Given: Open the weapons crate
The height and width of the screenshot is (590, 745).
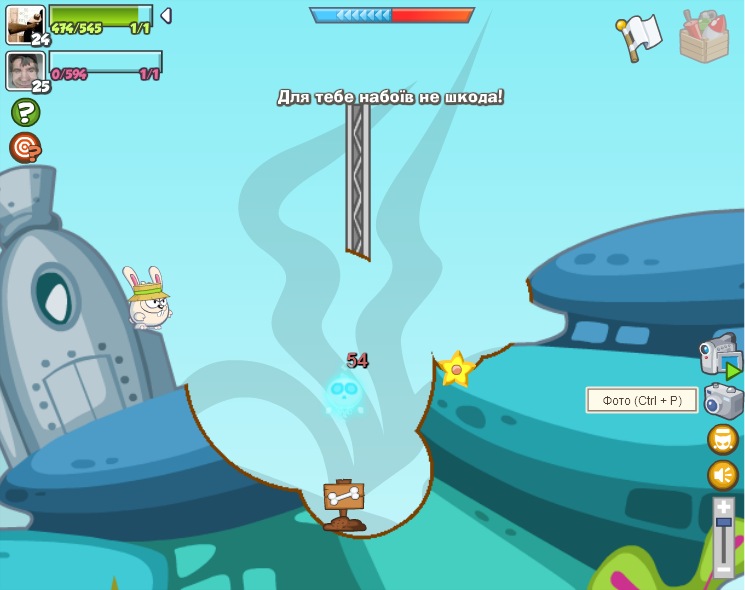Looking at the screenshot, I should 704,36.
